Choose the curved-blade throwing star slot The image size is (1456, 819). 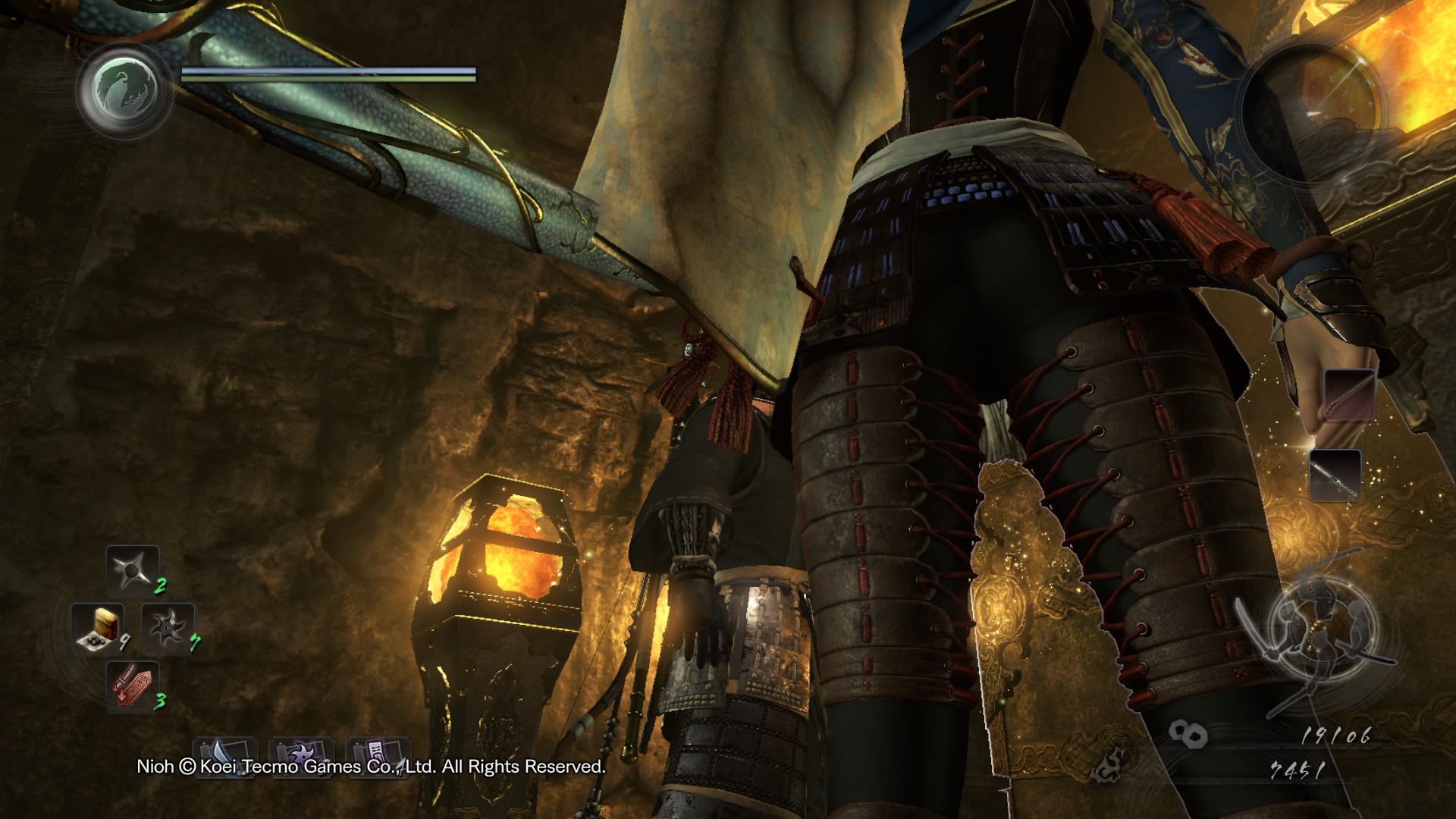pos(168,629)
